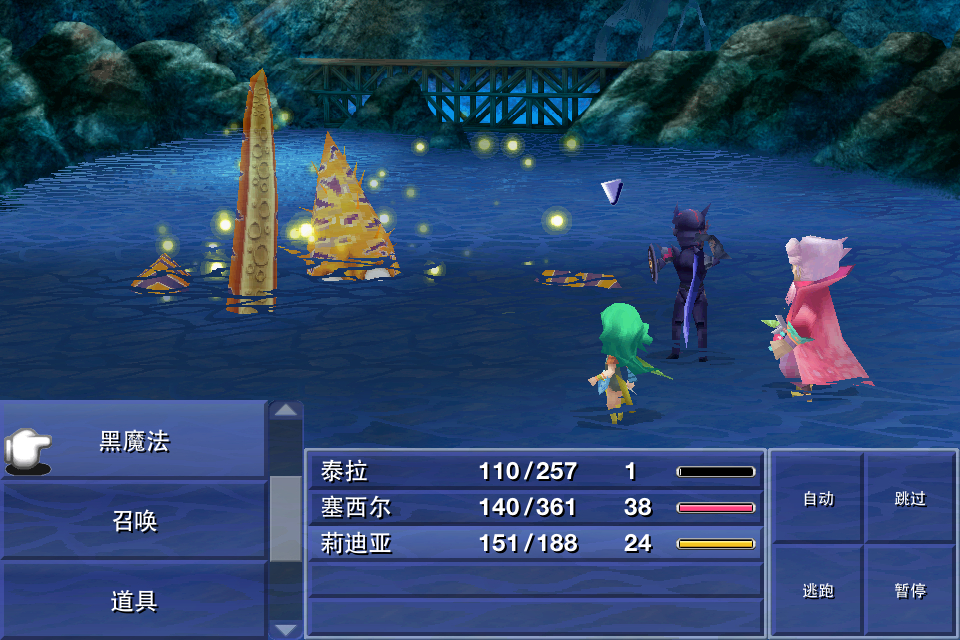
Task: Tap the 跳过 (Skip) turn button
Action: tap(910, 498)
